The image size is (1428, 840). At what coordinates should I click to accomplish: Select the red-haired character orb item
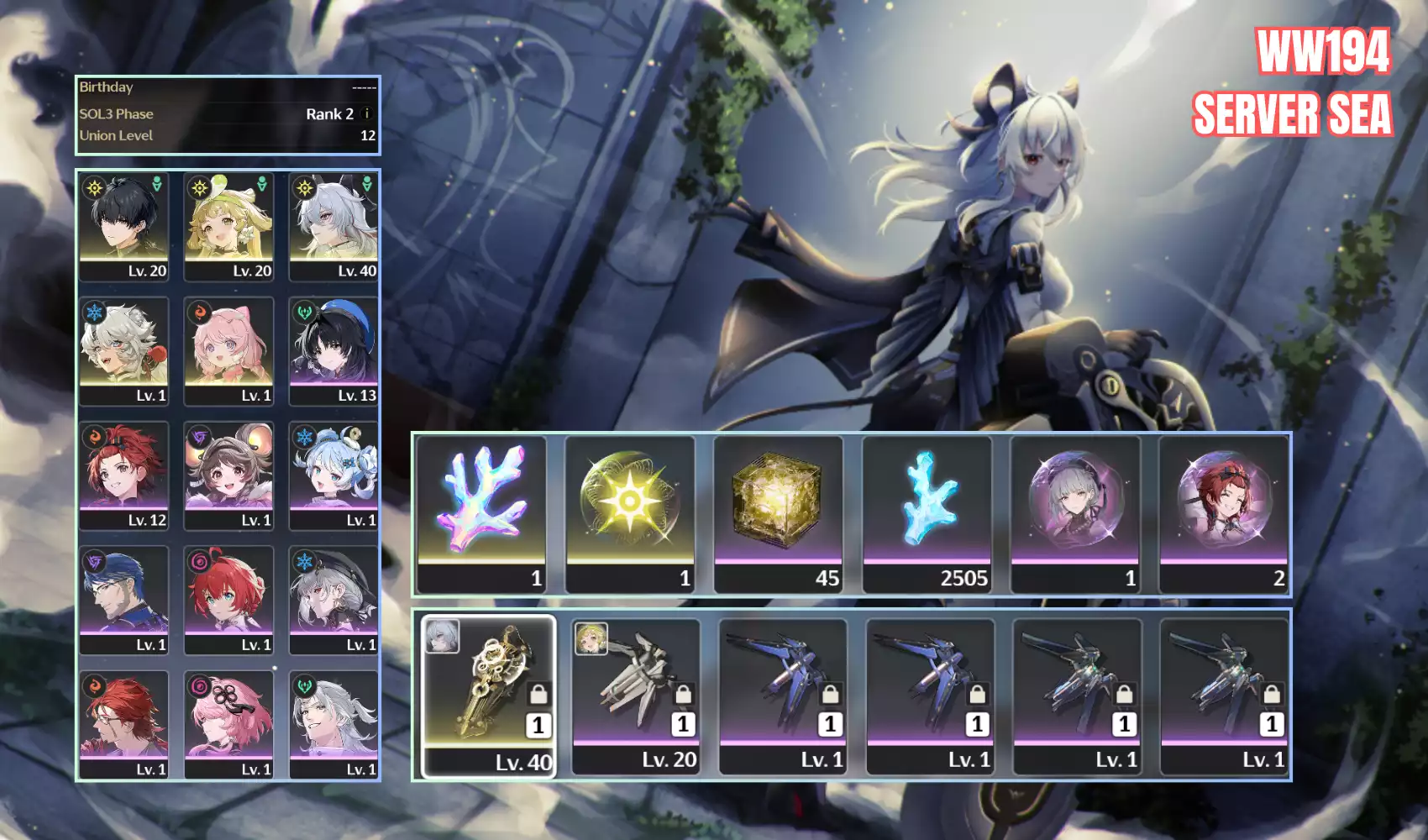(x=1224, y=513)
